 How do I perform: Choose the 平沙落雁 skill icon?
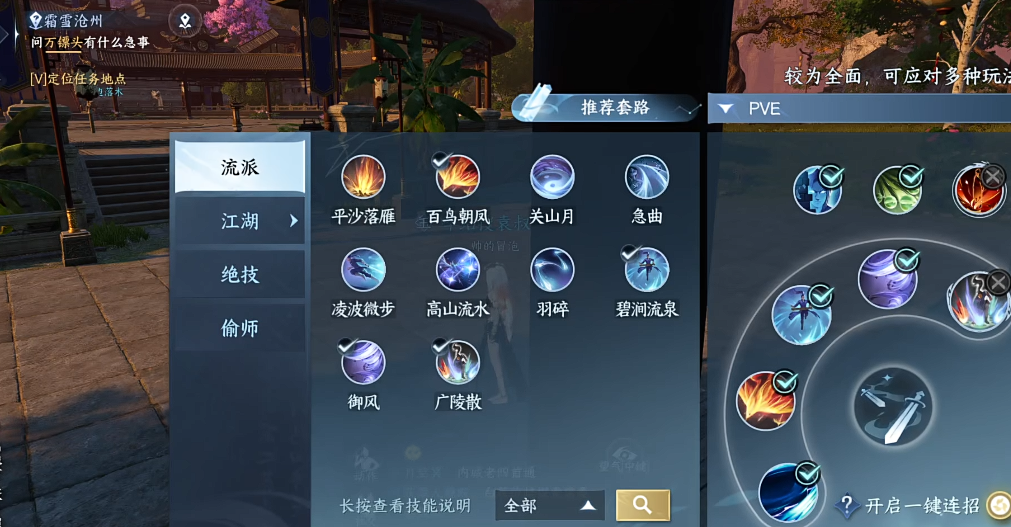coord(363,178)
